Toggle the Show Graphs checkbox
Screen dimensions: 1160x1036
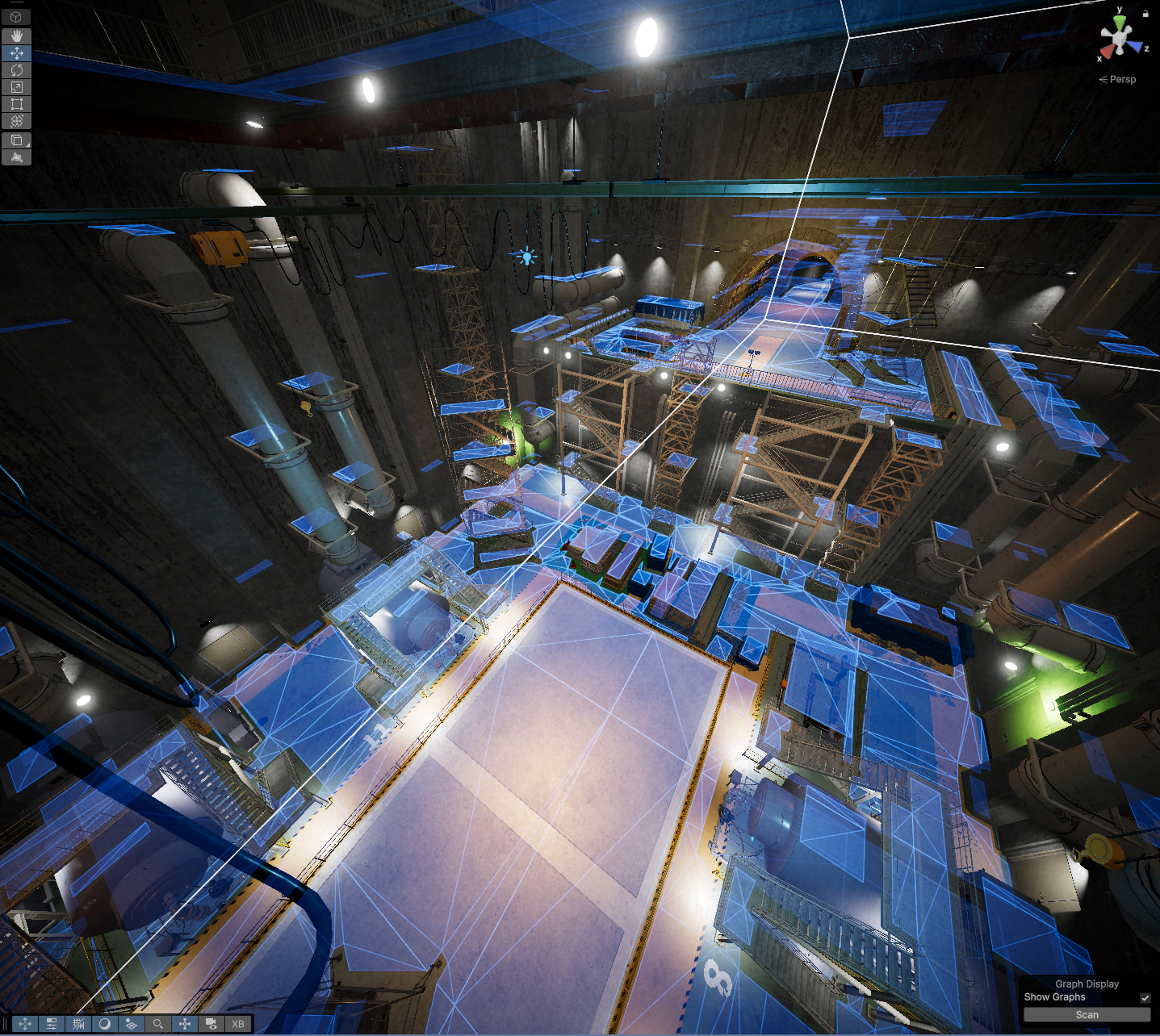(x=1145, y=998)
